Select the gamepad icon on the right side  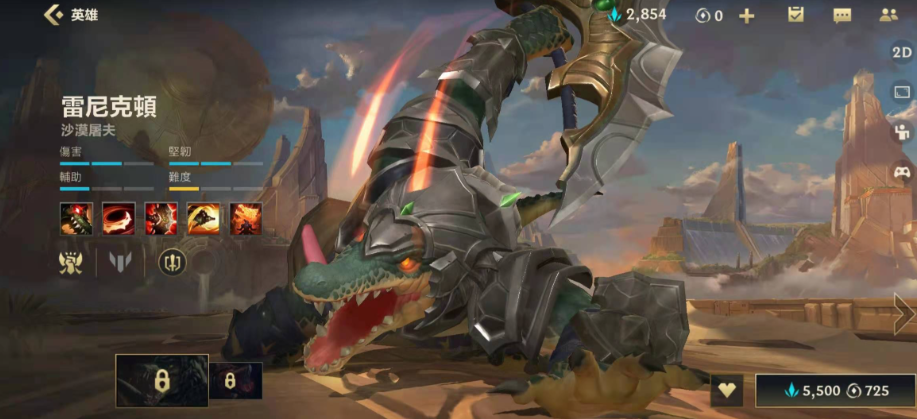click(x=901, y=171)
